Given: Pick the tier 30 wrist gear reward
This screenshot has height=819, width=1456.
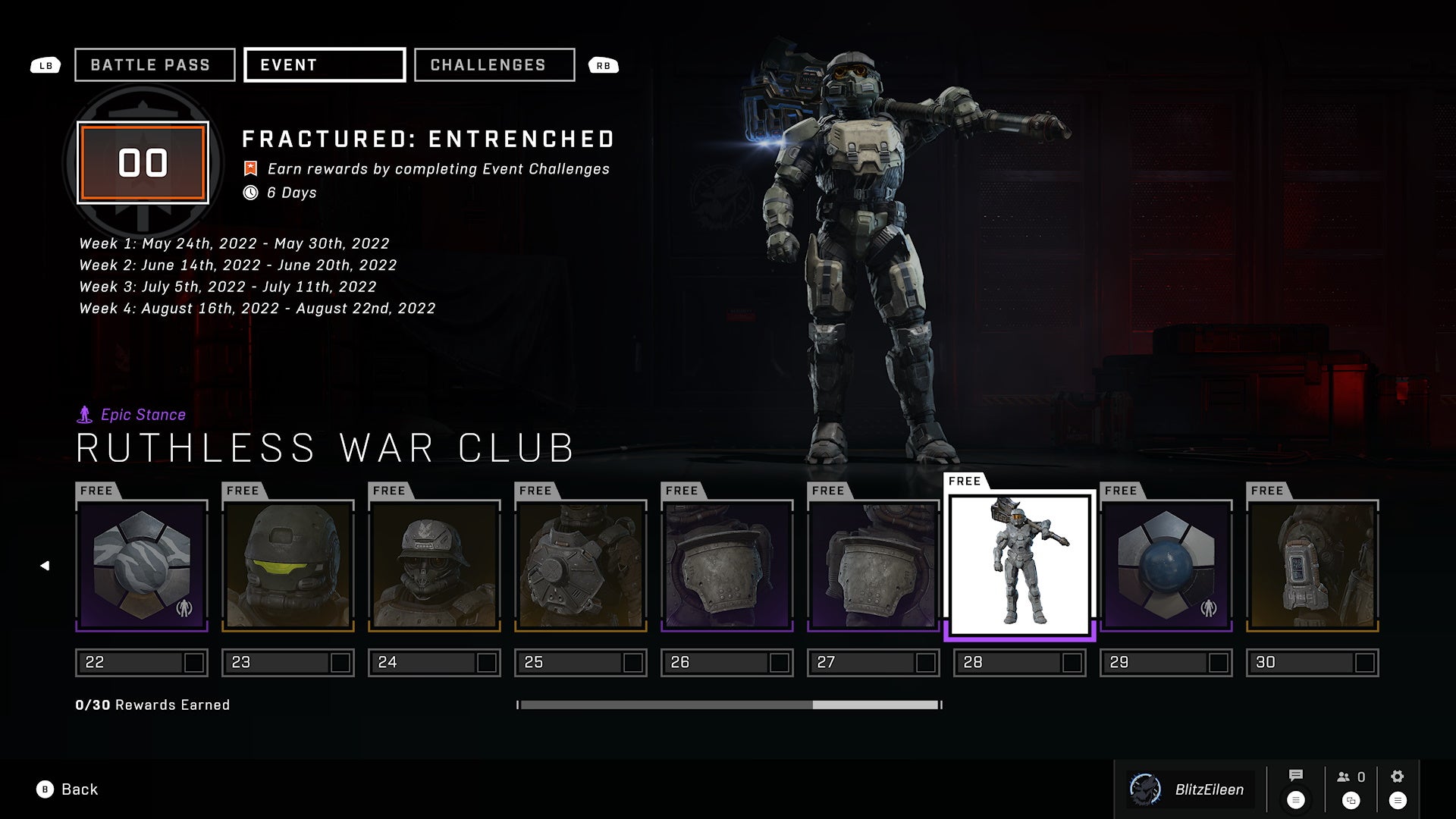Looking at the screenshot, I should 1313,566.
